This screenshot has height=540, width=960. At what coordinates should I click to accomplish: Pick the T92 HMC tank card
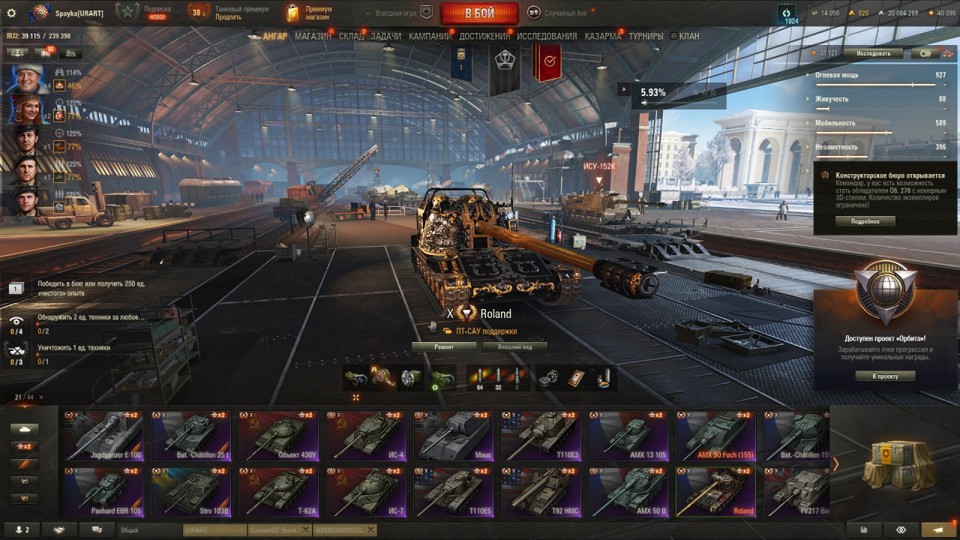[x=540, y=492]
